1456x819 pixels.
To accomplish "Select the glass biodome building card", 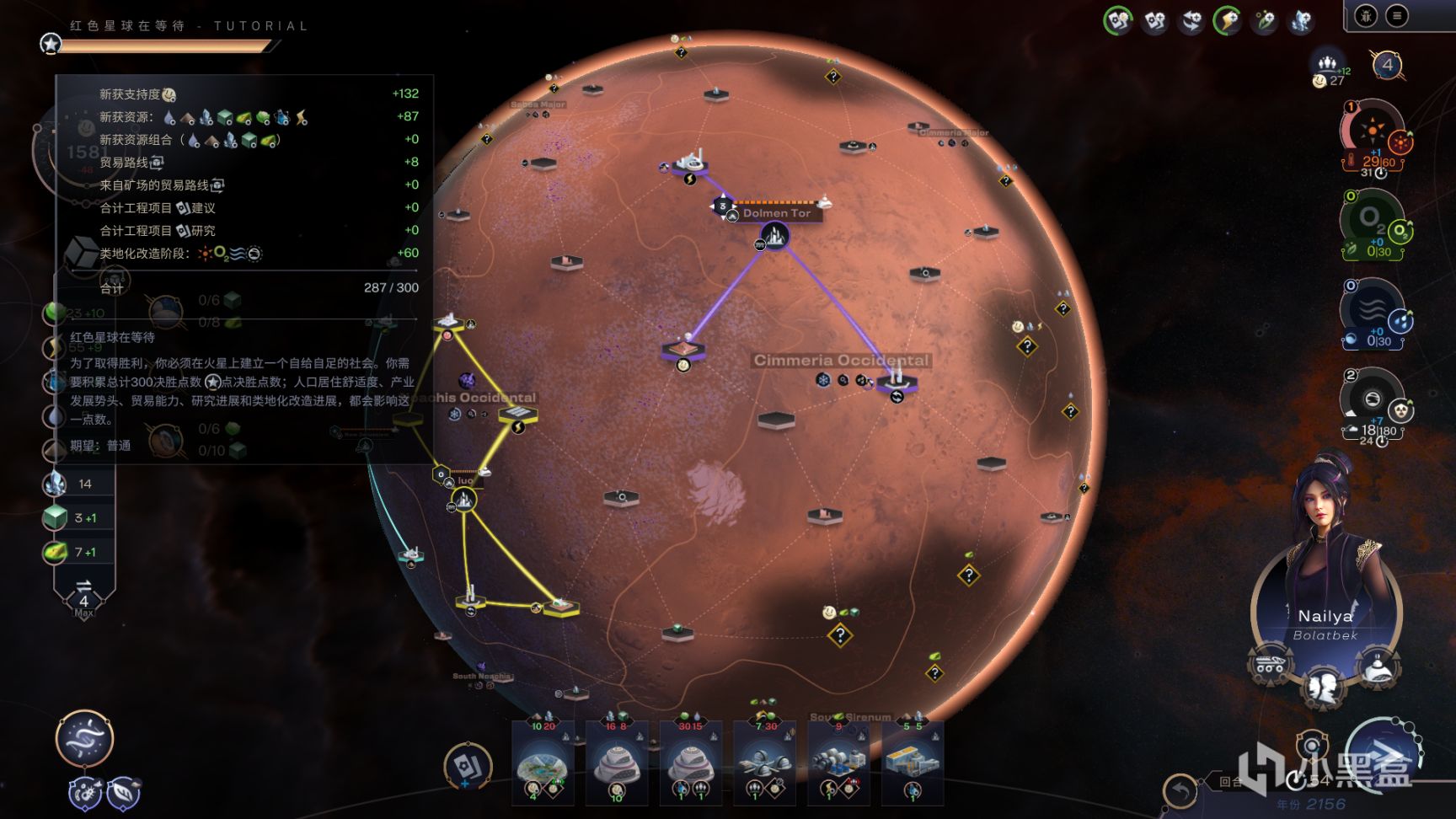I will (x=543, y=763).
